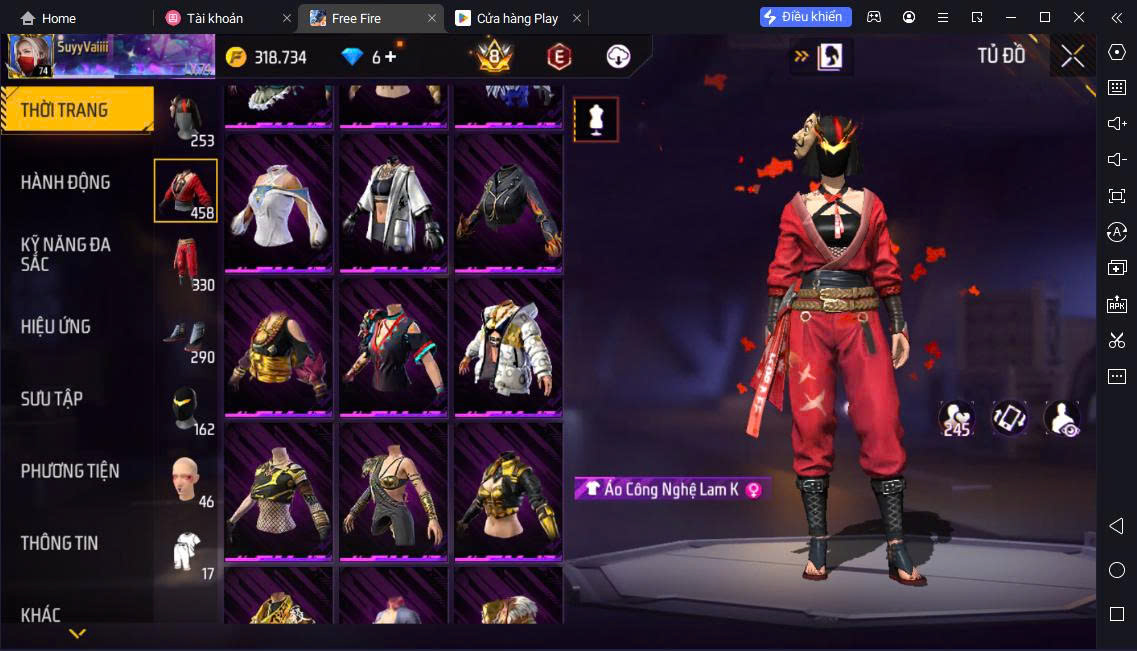This screenshot has height=651, width=1137.
Task: Open the Phương Tiện menu entry
Action: click(70, 471)
